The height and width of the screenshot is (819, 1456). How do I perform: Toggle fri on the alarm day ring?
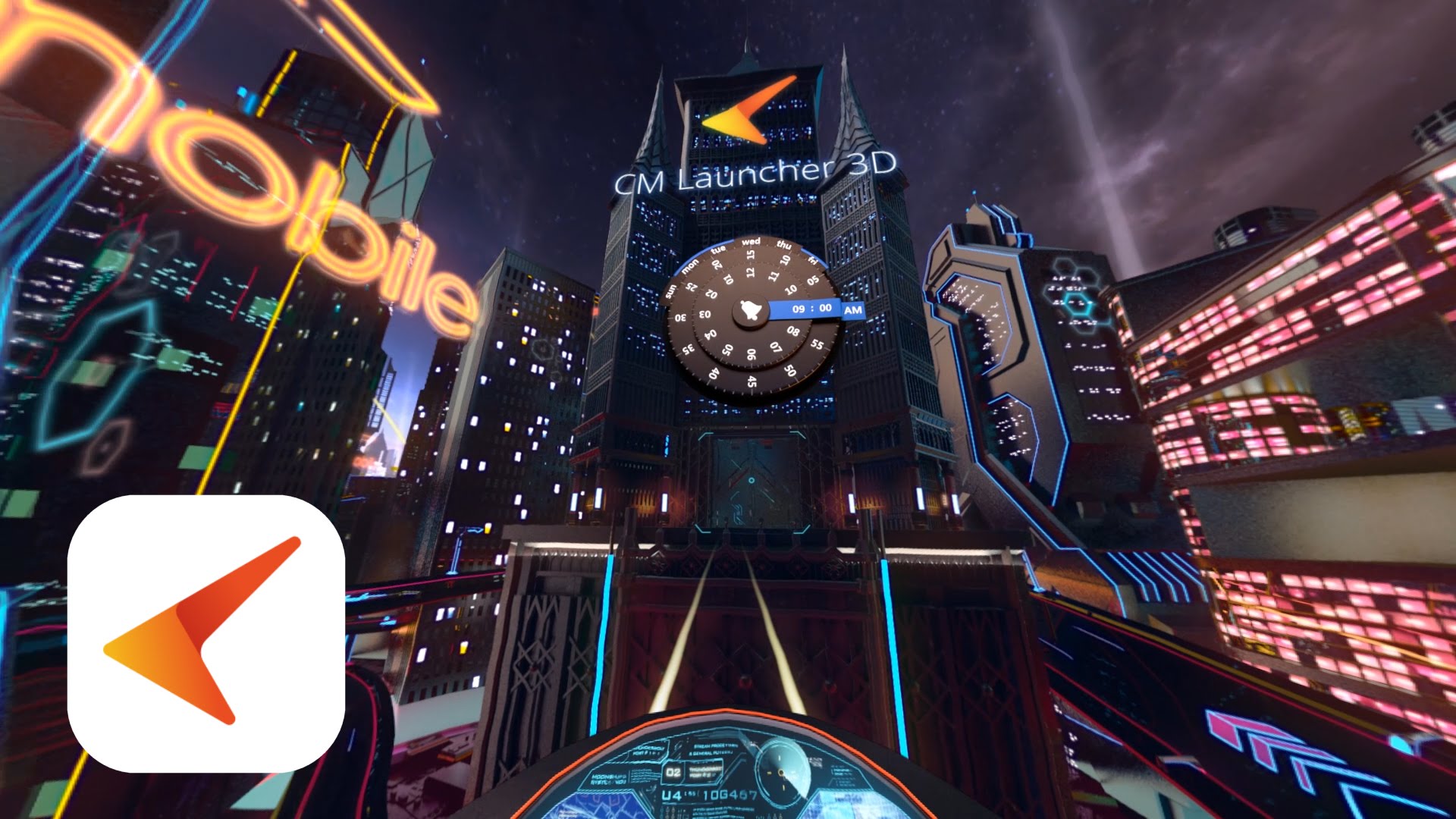pos(813,261)
